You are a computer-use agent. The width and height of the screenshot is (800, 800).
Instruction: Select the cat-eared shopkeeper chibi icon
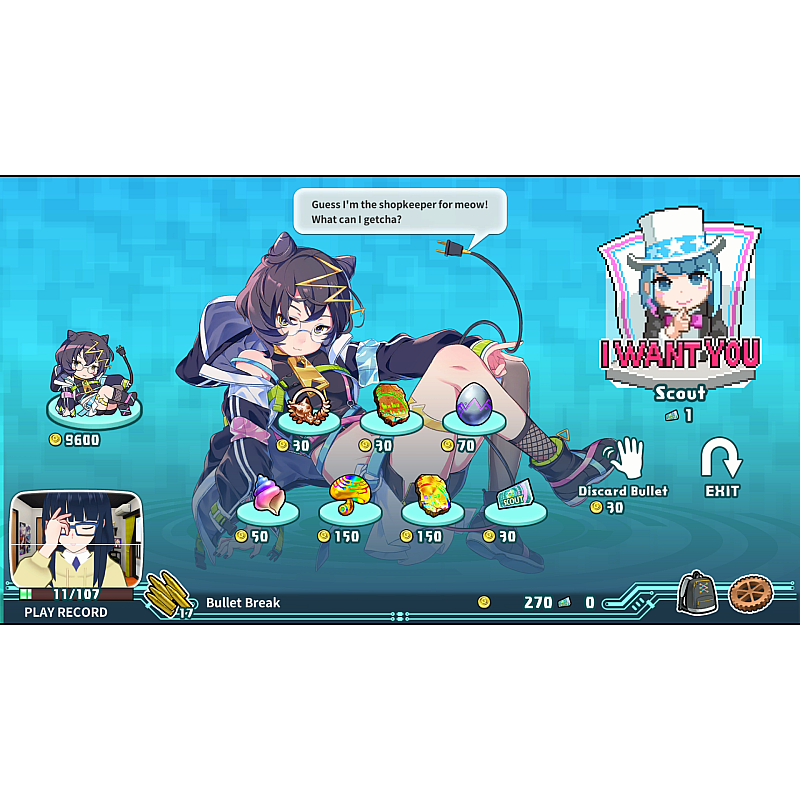click(93, 378)
